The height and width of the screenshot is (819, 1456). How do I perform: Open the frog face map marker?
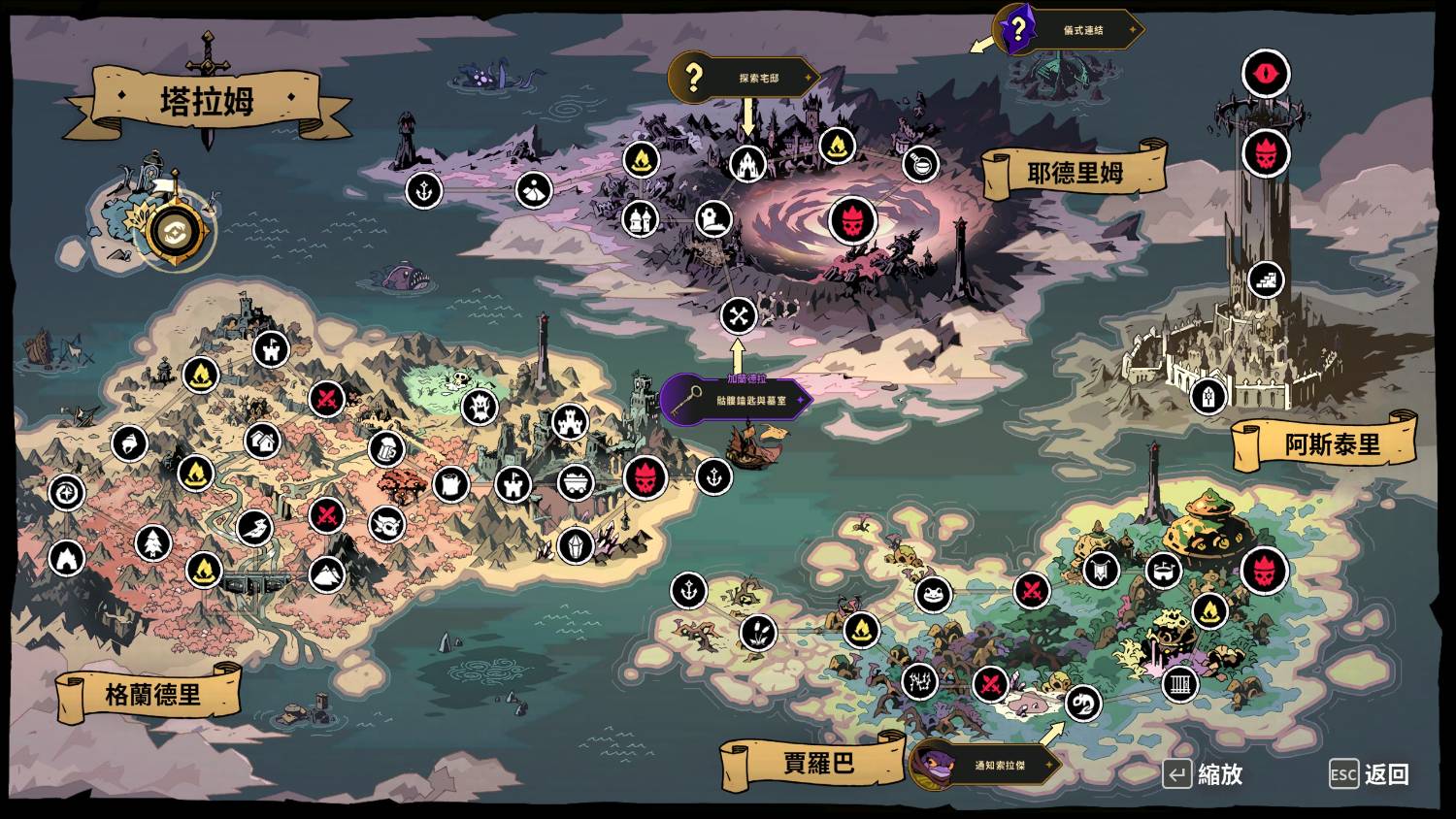tap(933, 594)
